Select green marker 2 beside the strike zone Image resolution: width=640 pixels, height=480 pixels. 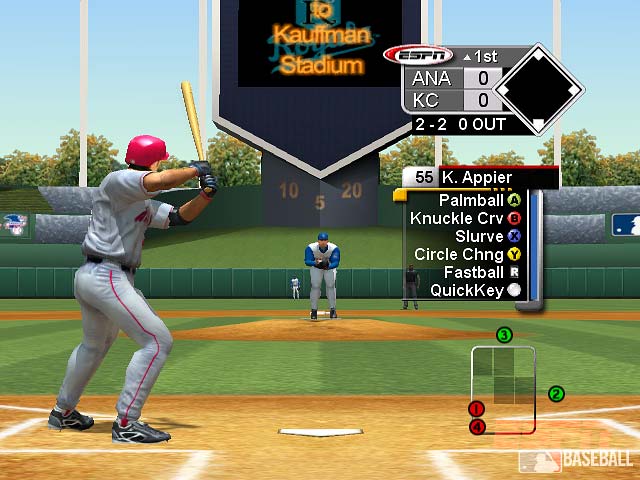(x=556, y=394)
